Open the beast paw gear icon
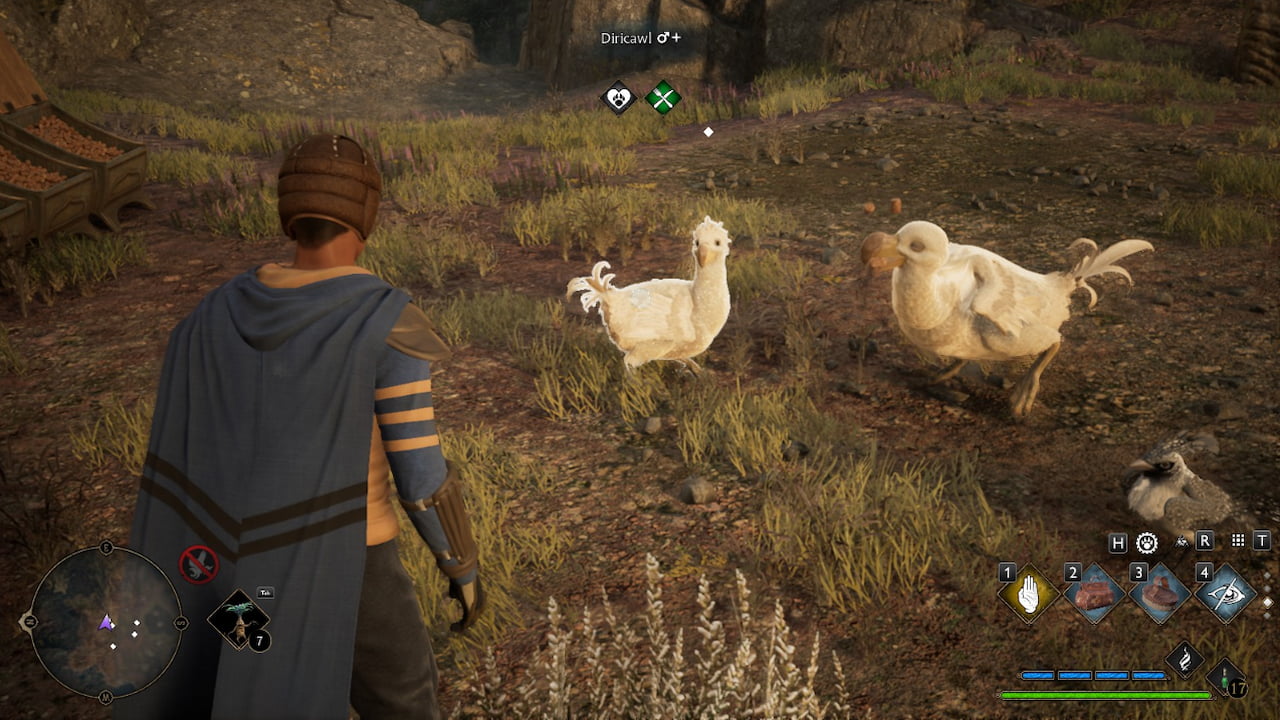 point(1147,542)
